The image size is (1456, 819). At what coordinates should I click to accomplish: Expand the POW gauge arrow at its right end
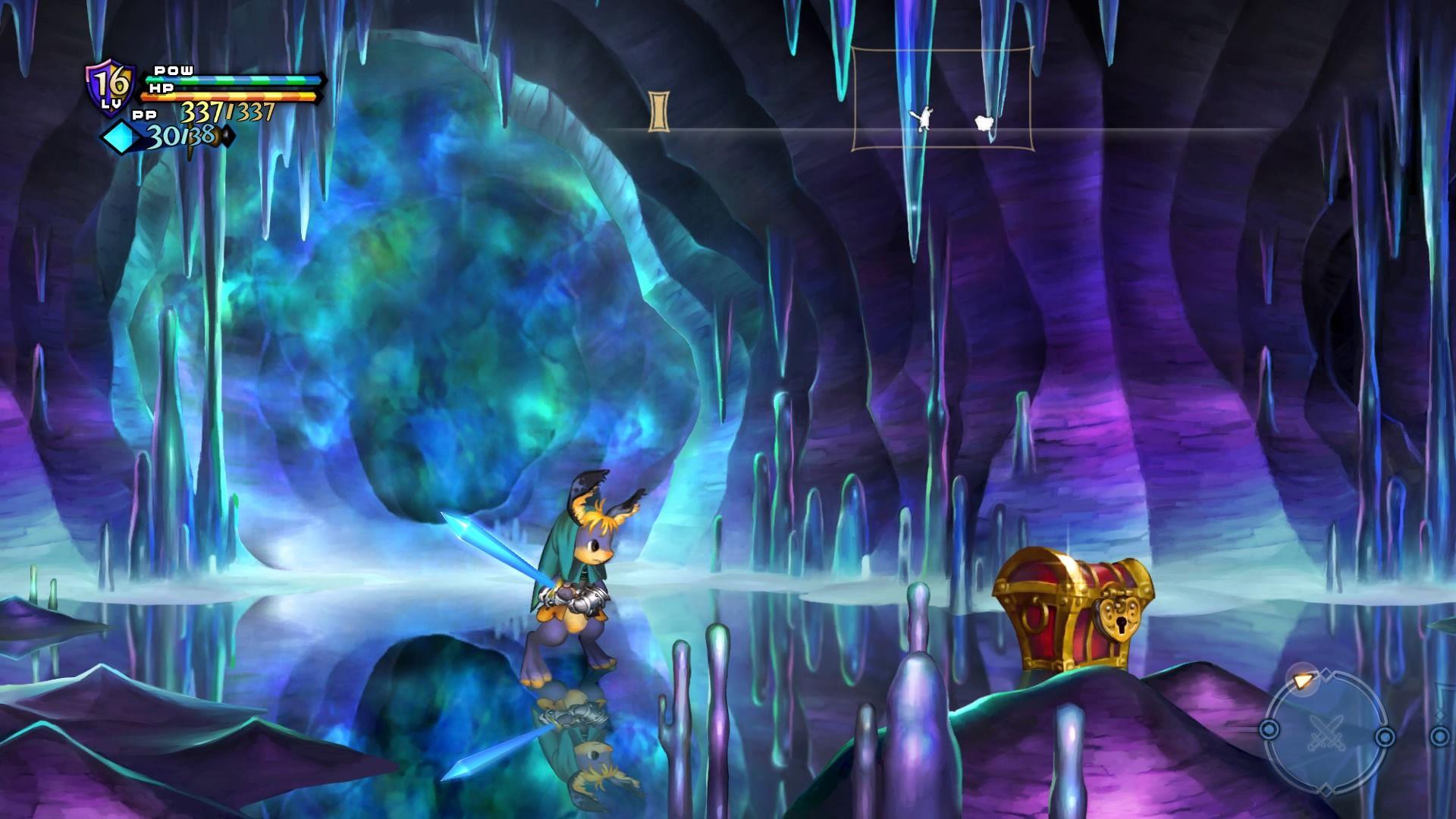click(325, 80)
